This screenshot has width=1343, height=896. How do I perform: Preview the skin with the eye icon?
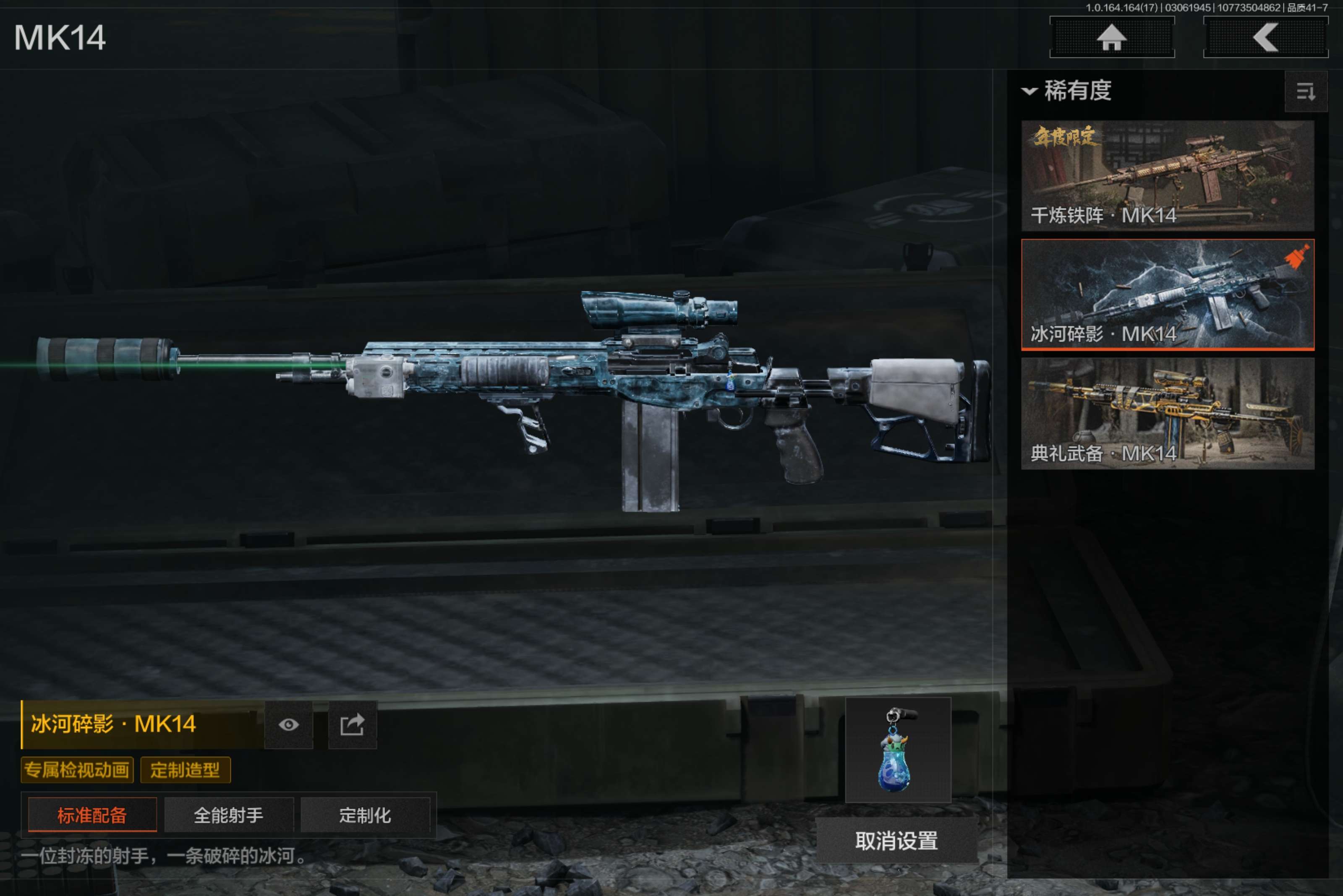(x=289, y=724)
